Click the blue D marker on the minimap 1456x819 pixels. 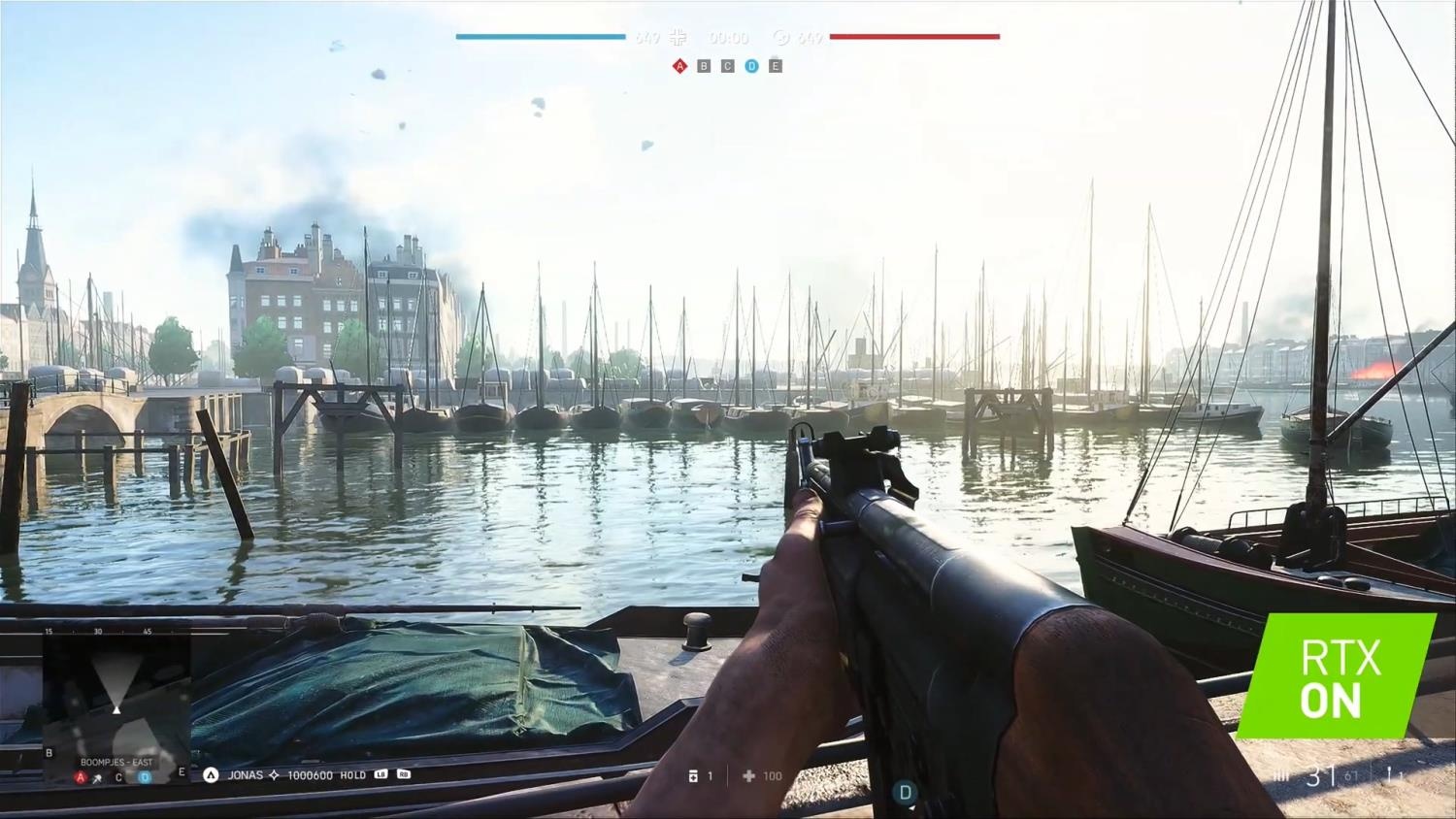(x=145, y=777)
